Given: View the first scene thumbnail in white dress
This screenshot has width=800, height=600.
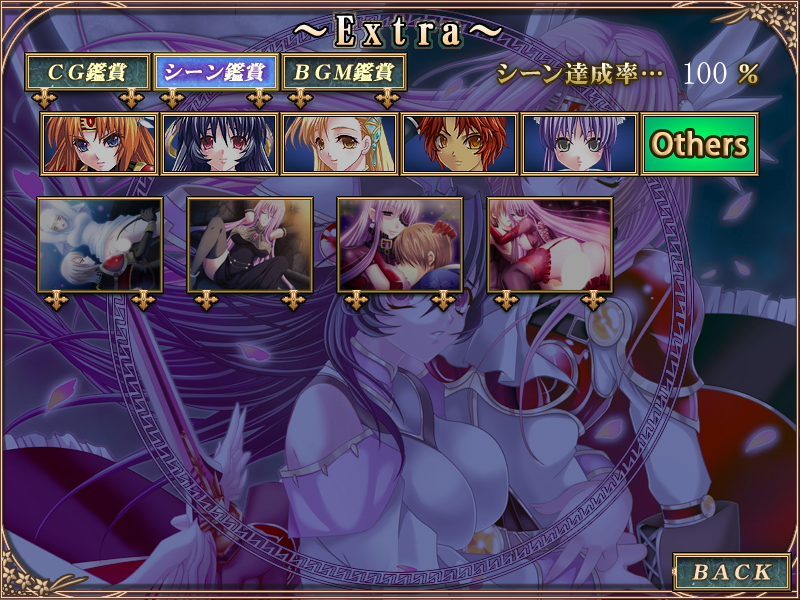Looking at the screenshot, I should tap(100, 244).
